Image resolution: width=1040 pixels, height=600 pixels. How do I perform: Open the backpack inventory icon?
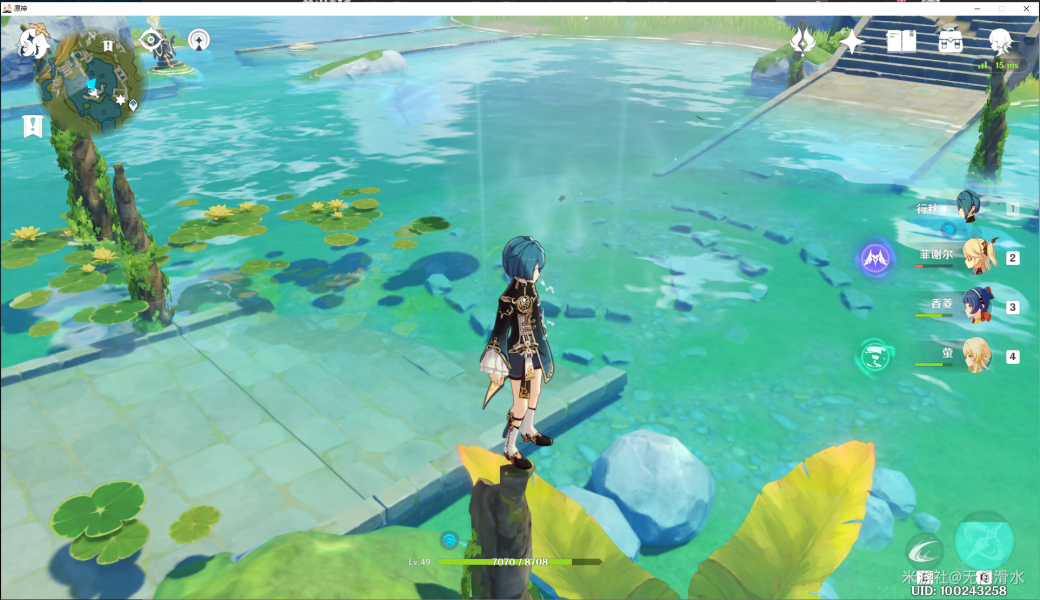point(950,41)
